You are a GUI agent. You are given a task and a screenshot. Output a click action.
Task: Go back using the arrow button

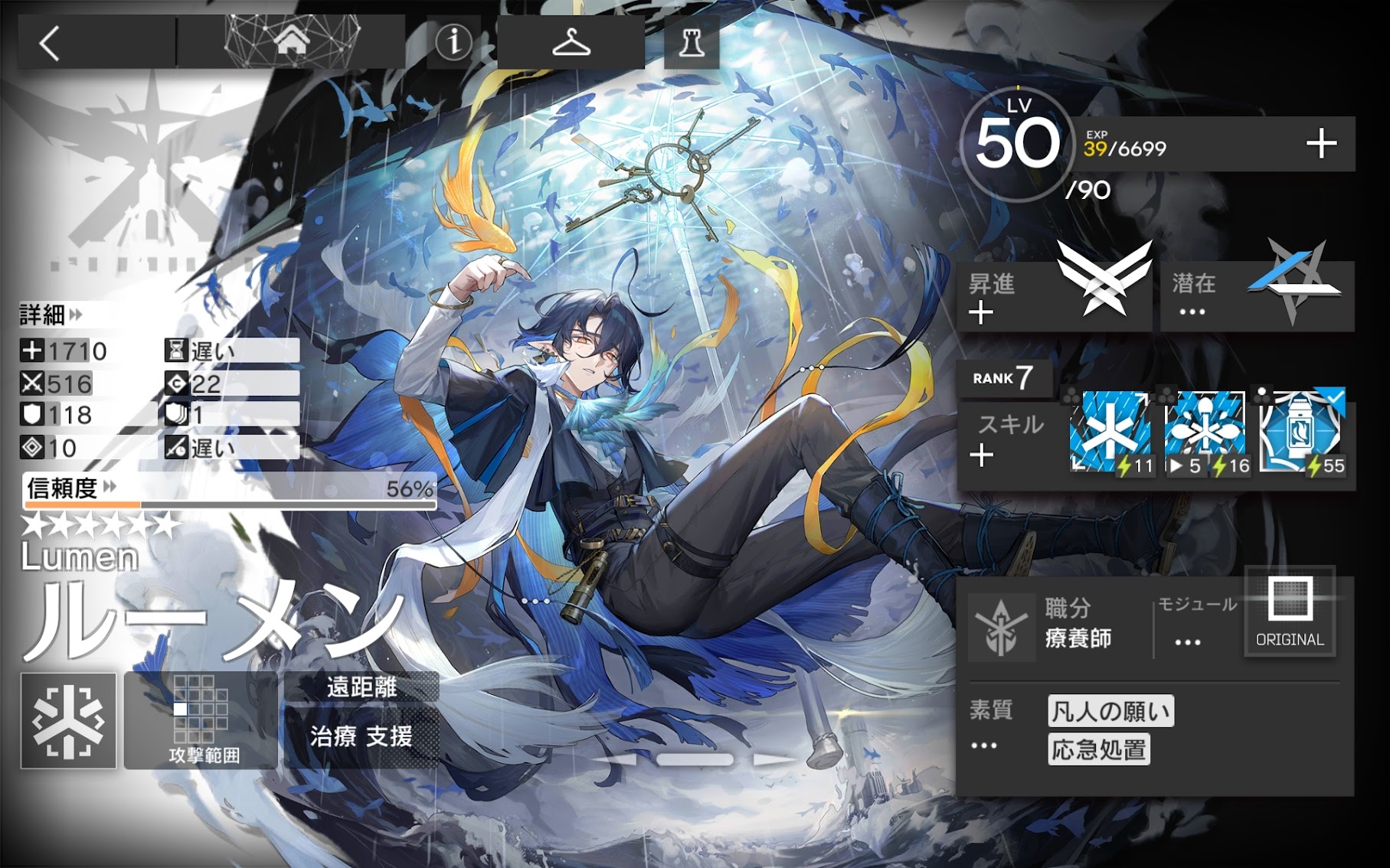click(51, 44)
